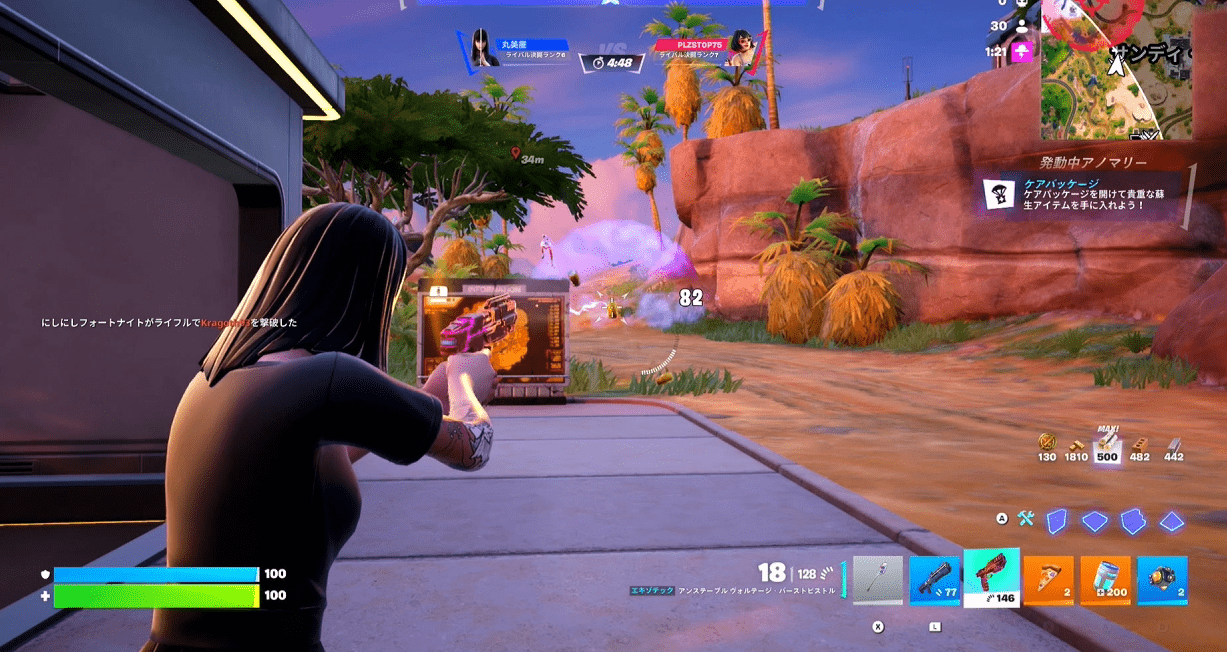The width and height of the screenshot is (1227, 652).
Task: Select the chug jug slot showing 200
Action: (1105, 581)
